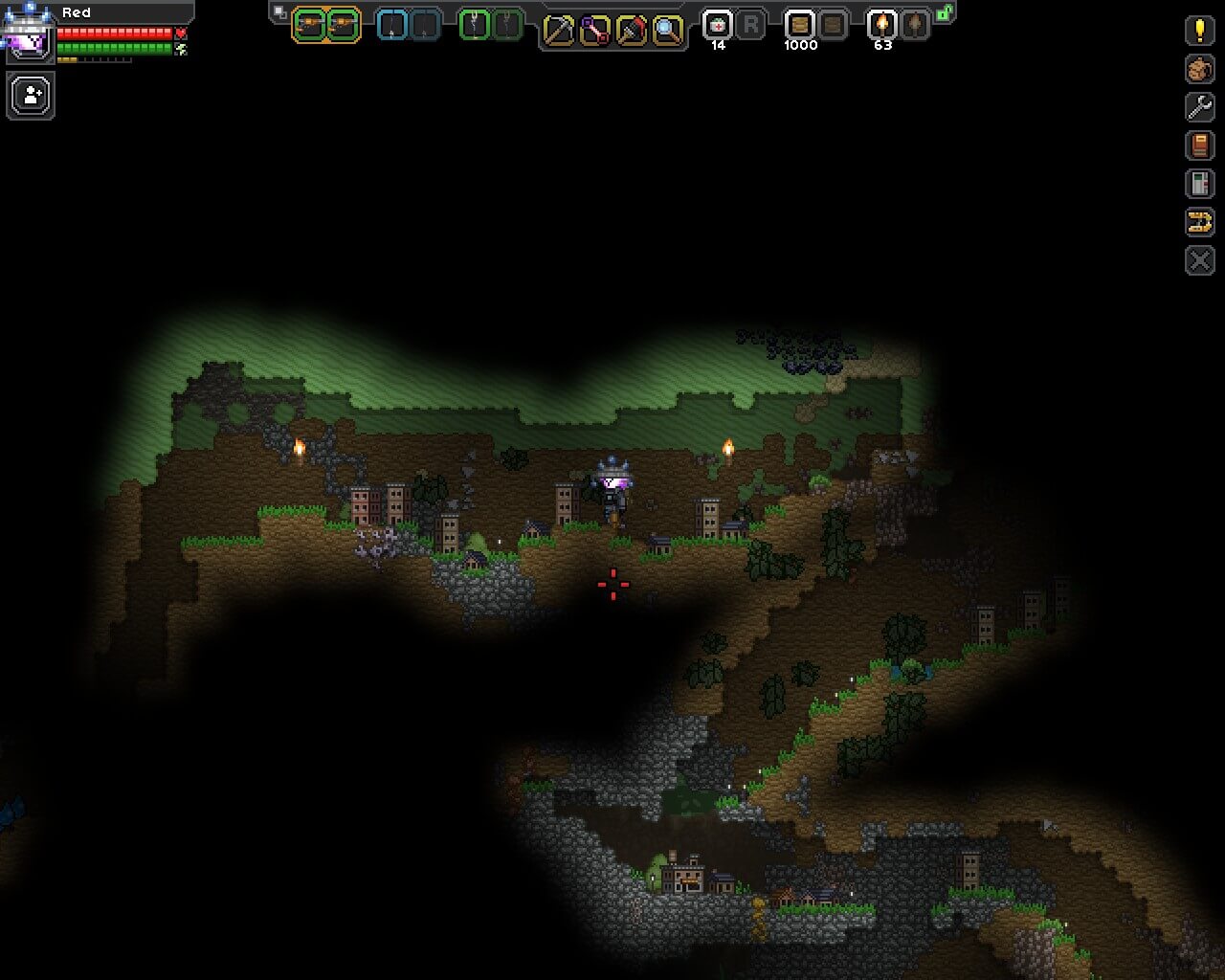Select the wood block slot with 1000
The height and width of the screenshot is (980, 1225).
(799, 26)
